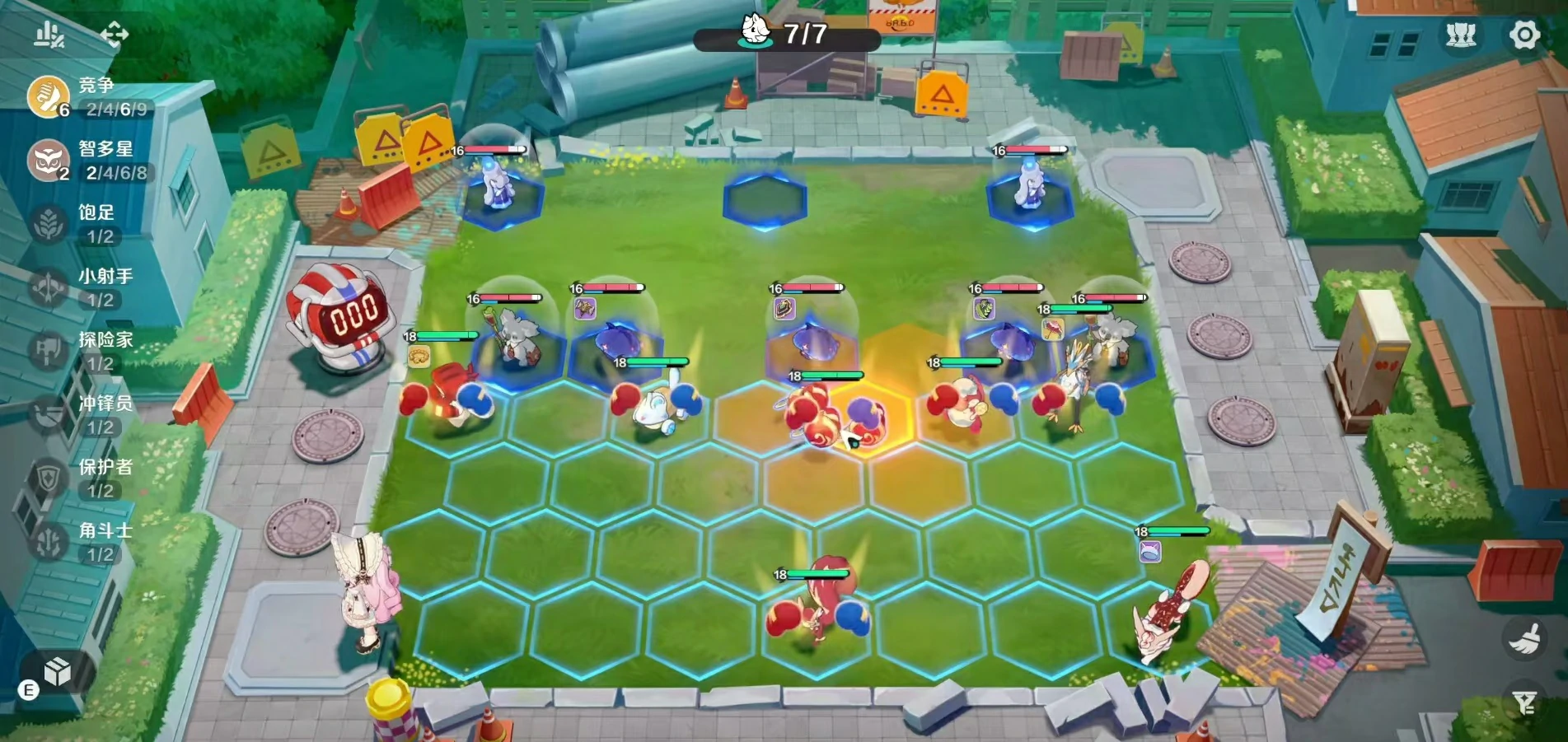This screenshot has height=742, width=1568.
Task: Toggle the funnel filter icon
Action: coord(1524,702)
